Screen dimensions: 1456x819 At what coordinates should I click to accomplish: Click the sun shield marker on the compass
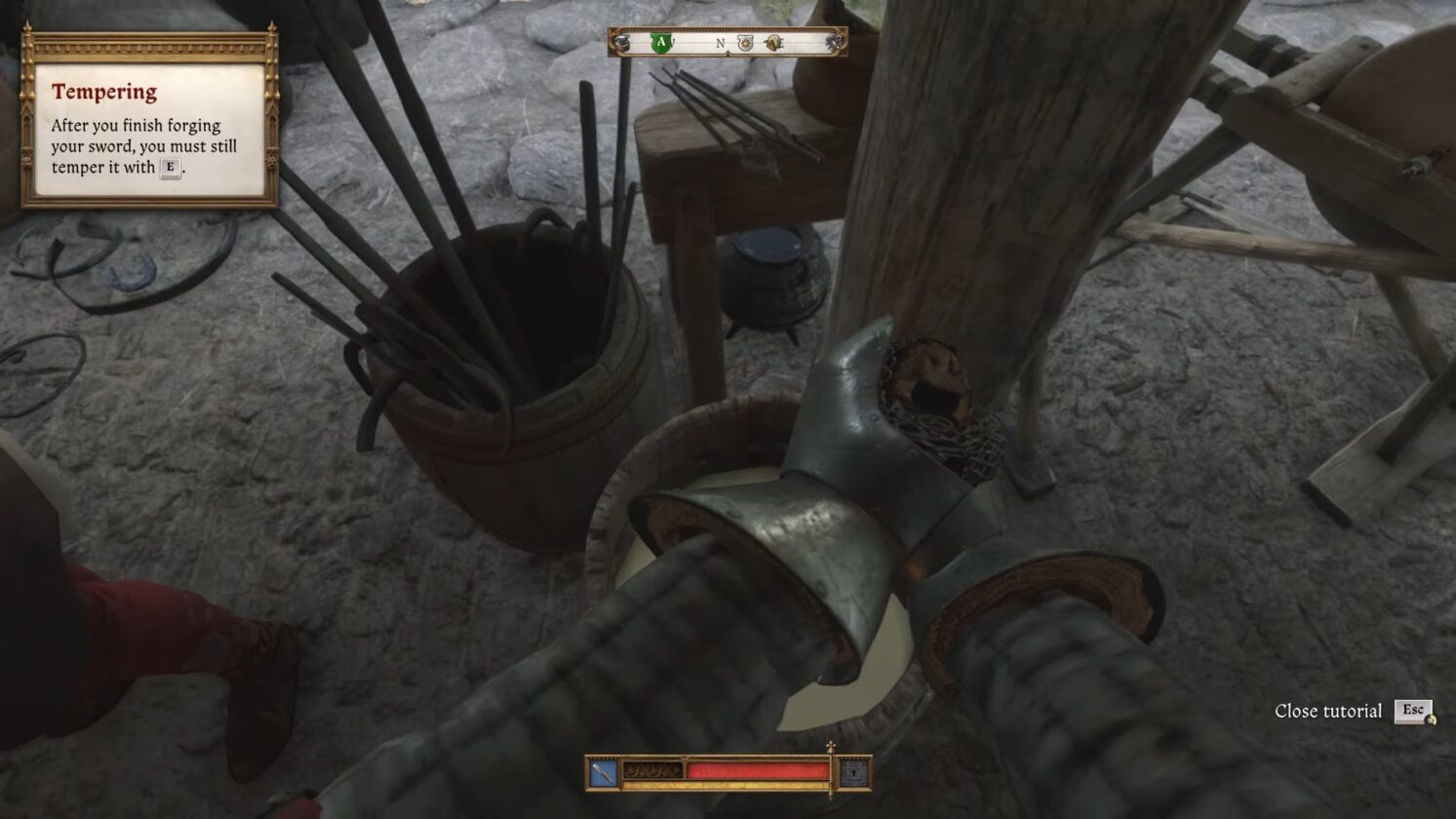745,44
